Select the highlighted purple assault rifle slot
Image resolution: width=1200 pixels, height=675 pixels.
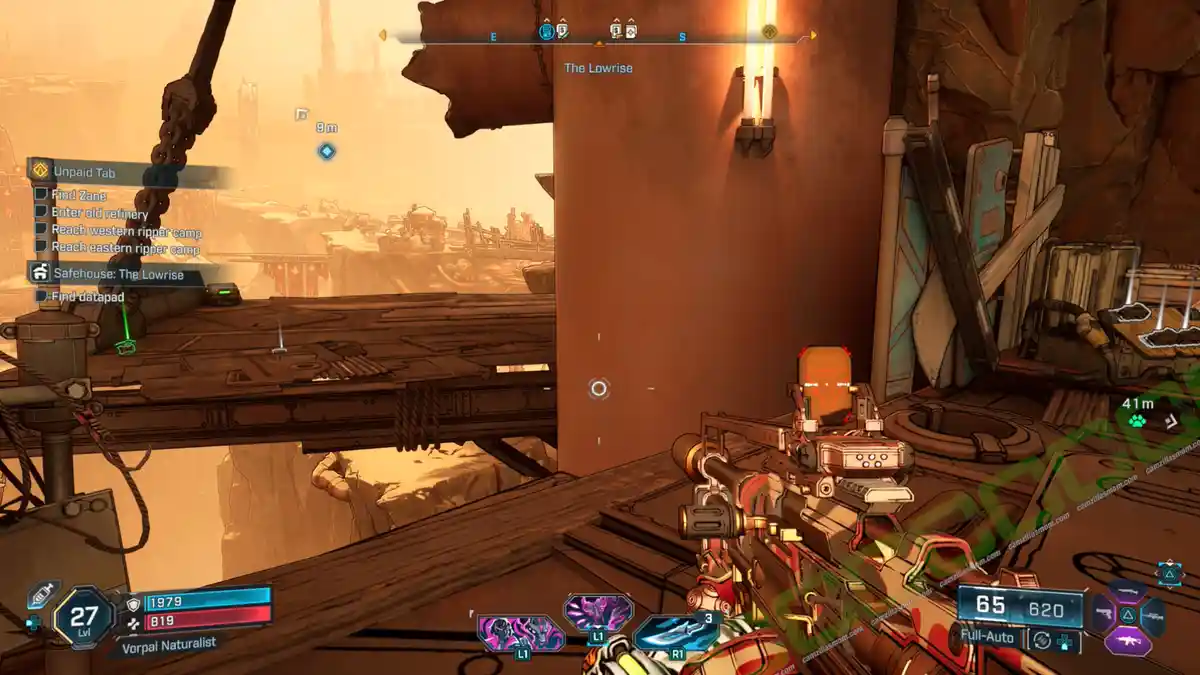coord(1128,641)
